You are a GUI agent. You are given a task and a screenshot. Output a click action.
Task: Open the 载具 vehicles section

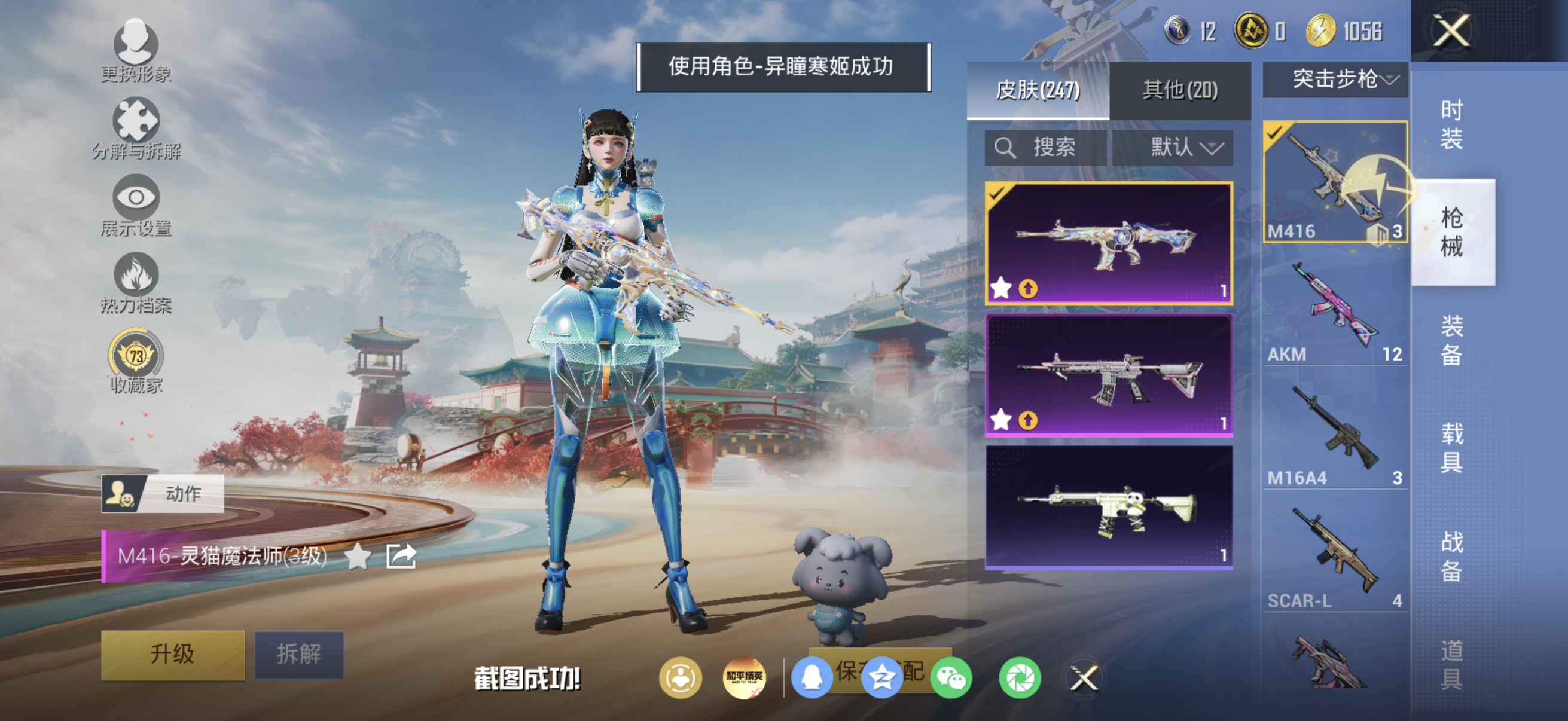1454,447
